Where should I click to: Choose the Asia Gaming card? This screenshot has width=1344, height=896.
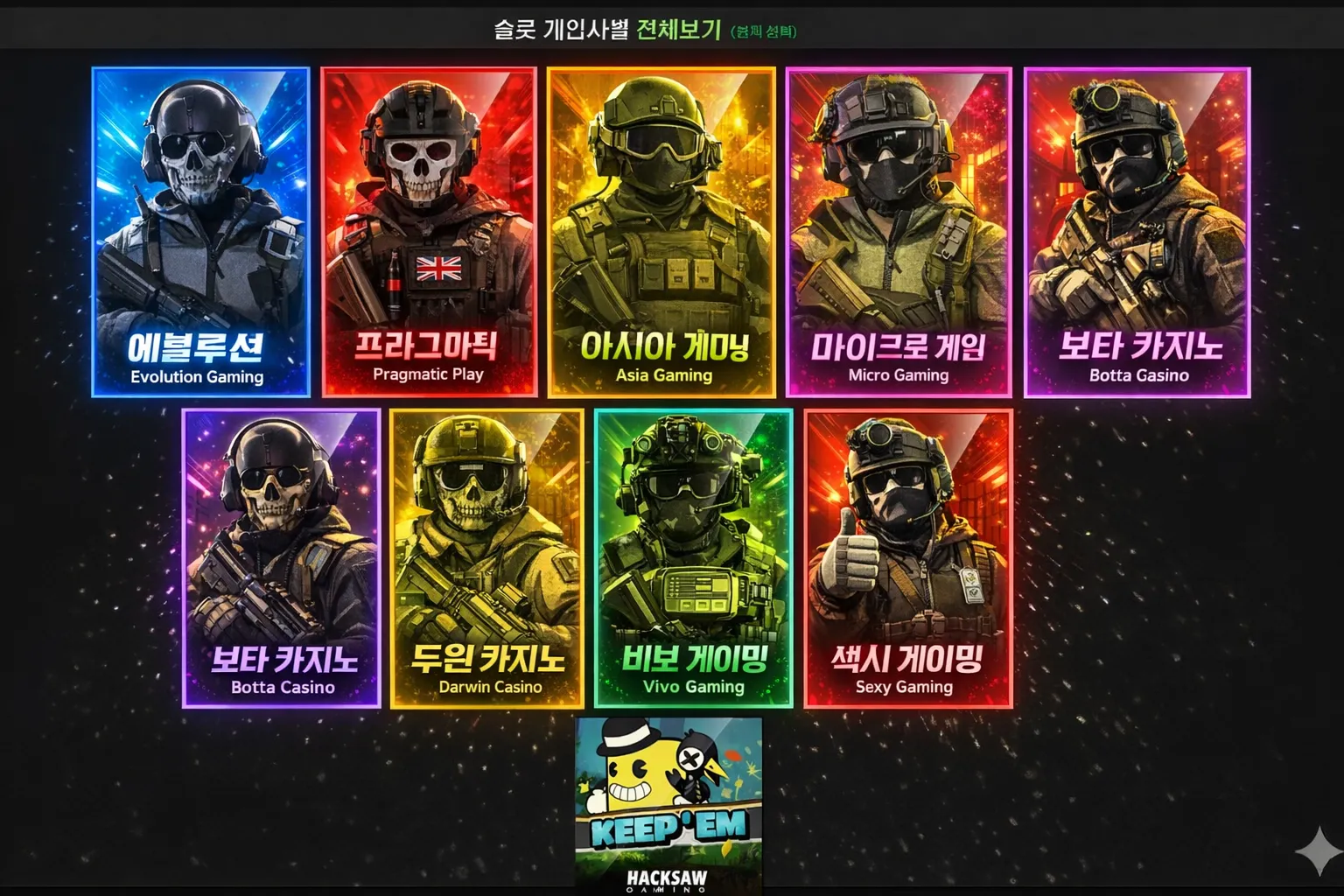661,232
